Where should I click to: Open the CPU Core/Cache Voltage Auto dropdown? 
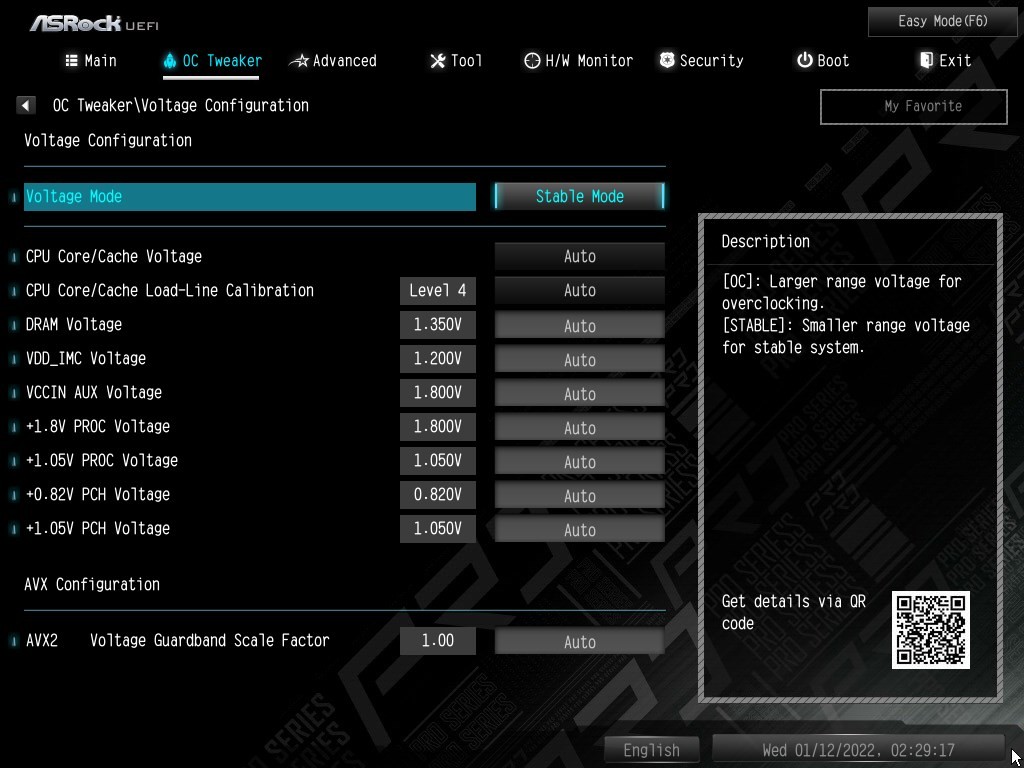pos(579,256)
